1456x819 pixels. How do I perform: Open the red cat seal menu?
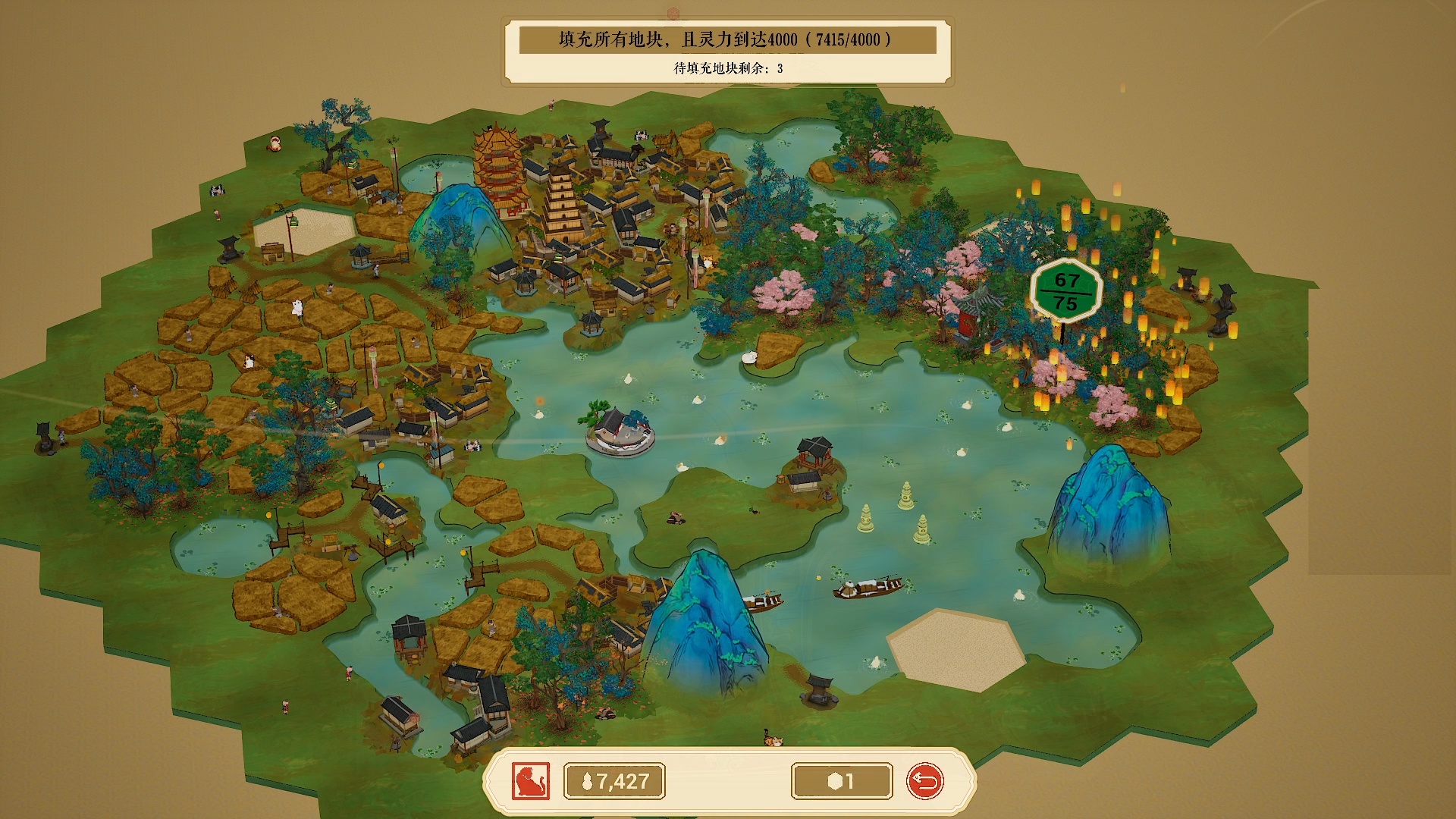[530, 781]
